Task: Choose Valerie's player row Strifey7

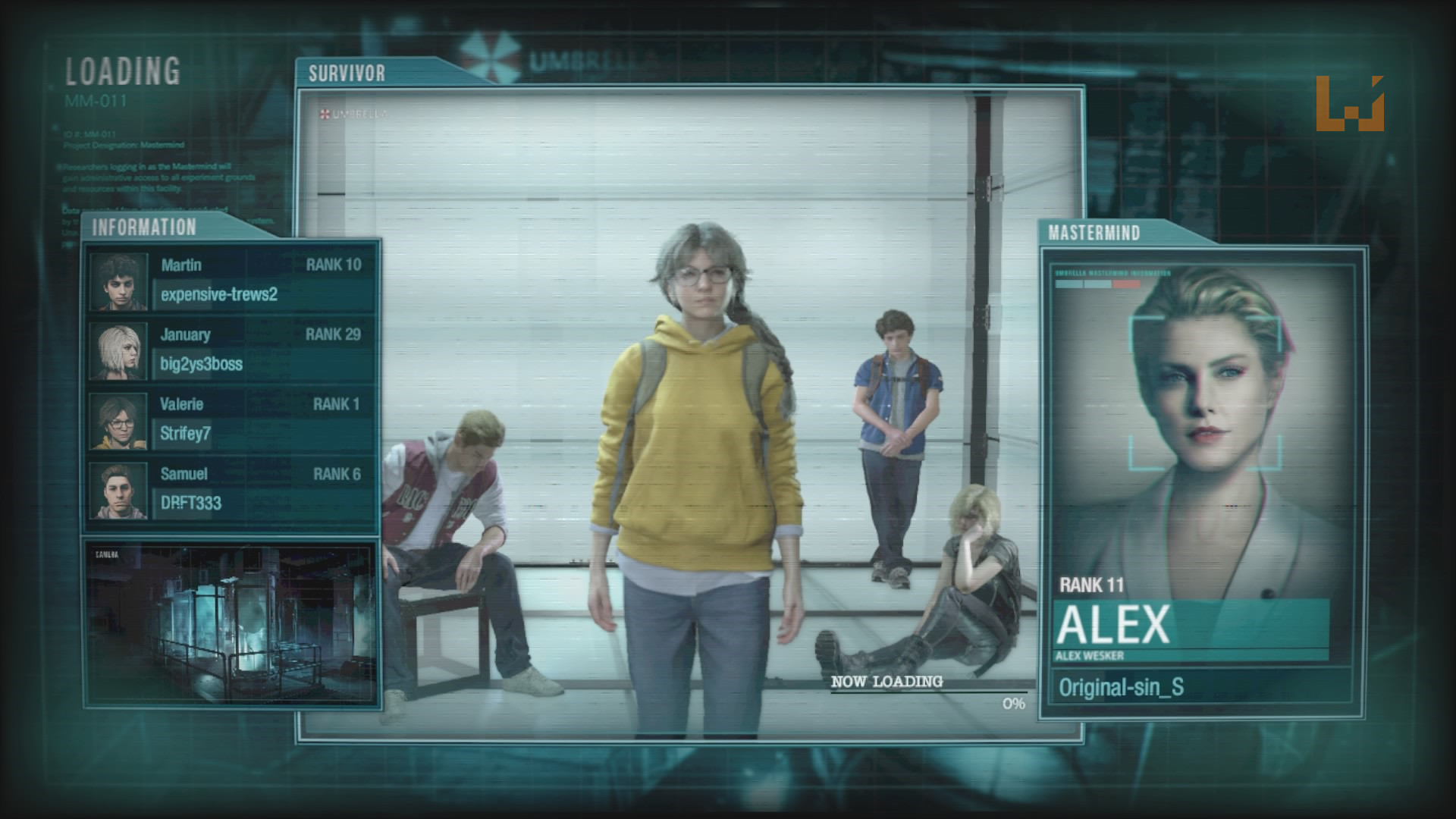Action: pos(231,420)
